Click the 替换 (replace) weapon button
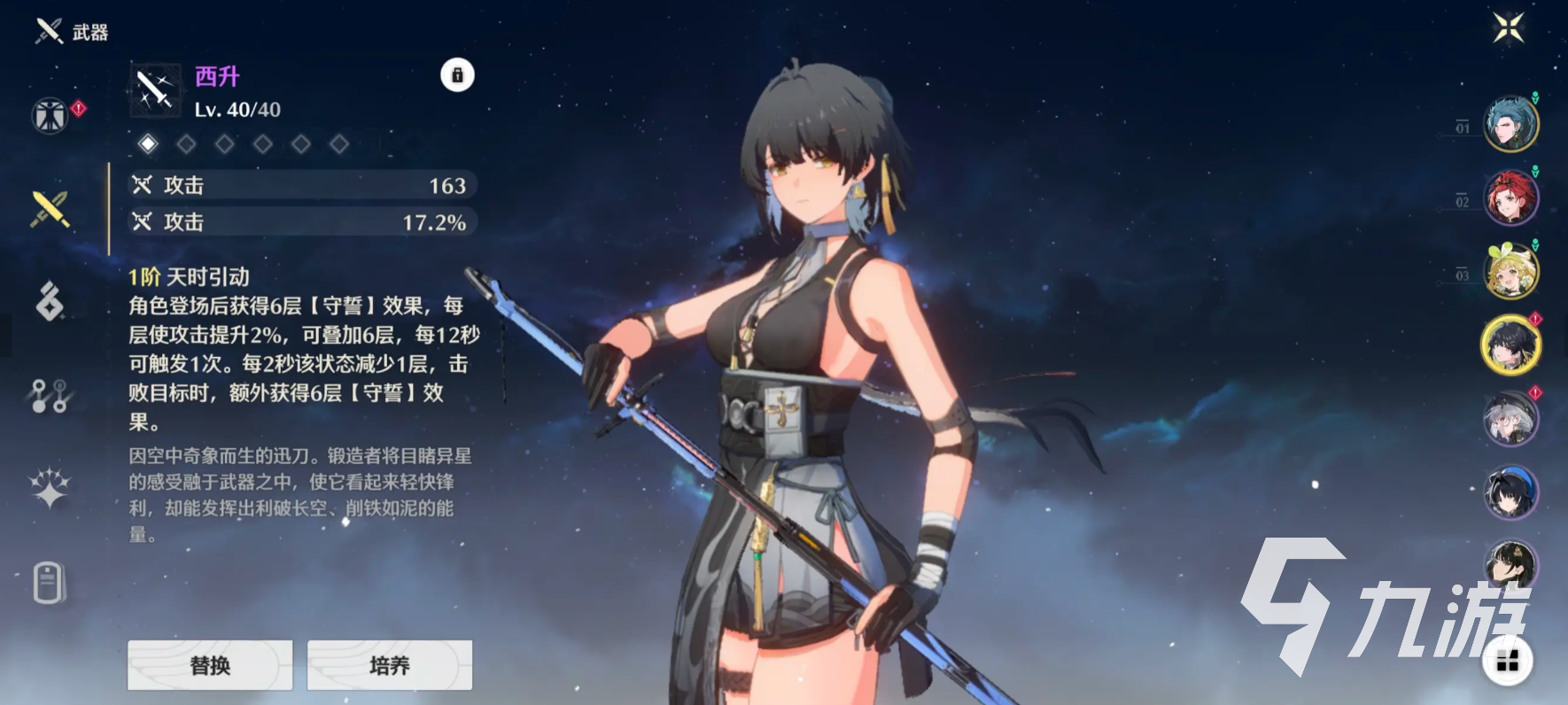 (210, 665)
